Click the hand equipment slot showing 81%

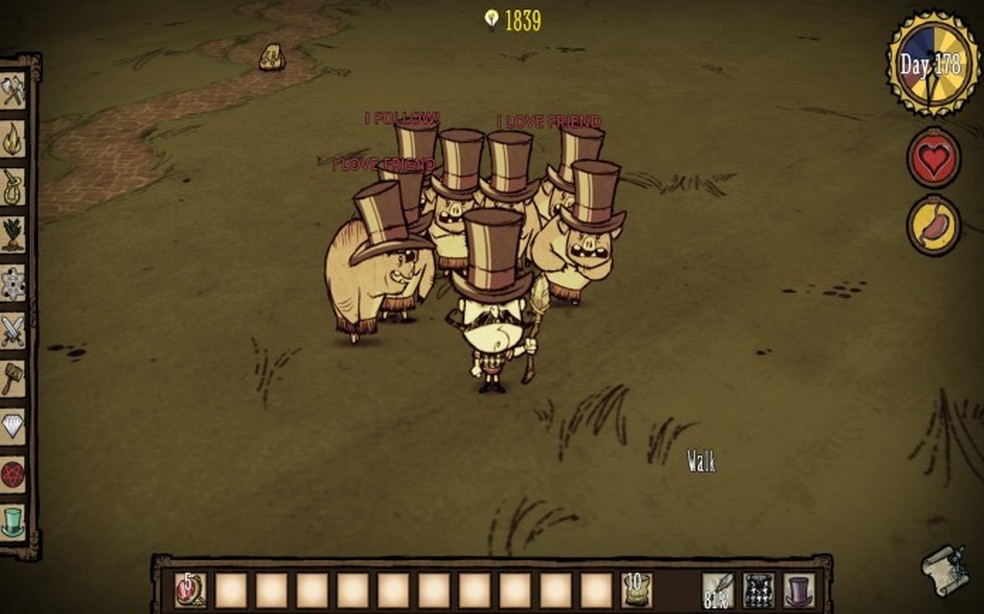pyautogui.click(x=717, y=590)
